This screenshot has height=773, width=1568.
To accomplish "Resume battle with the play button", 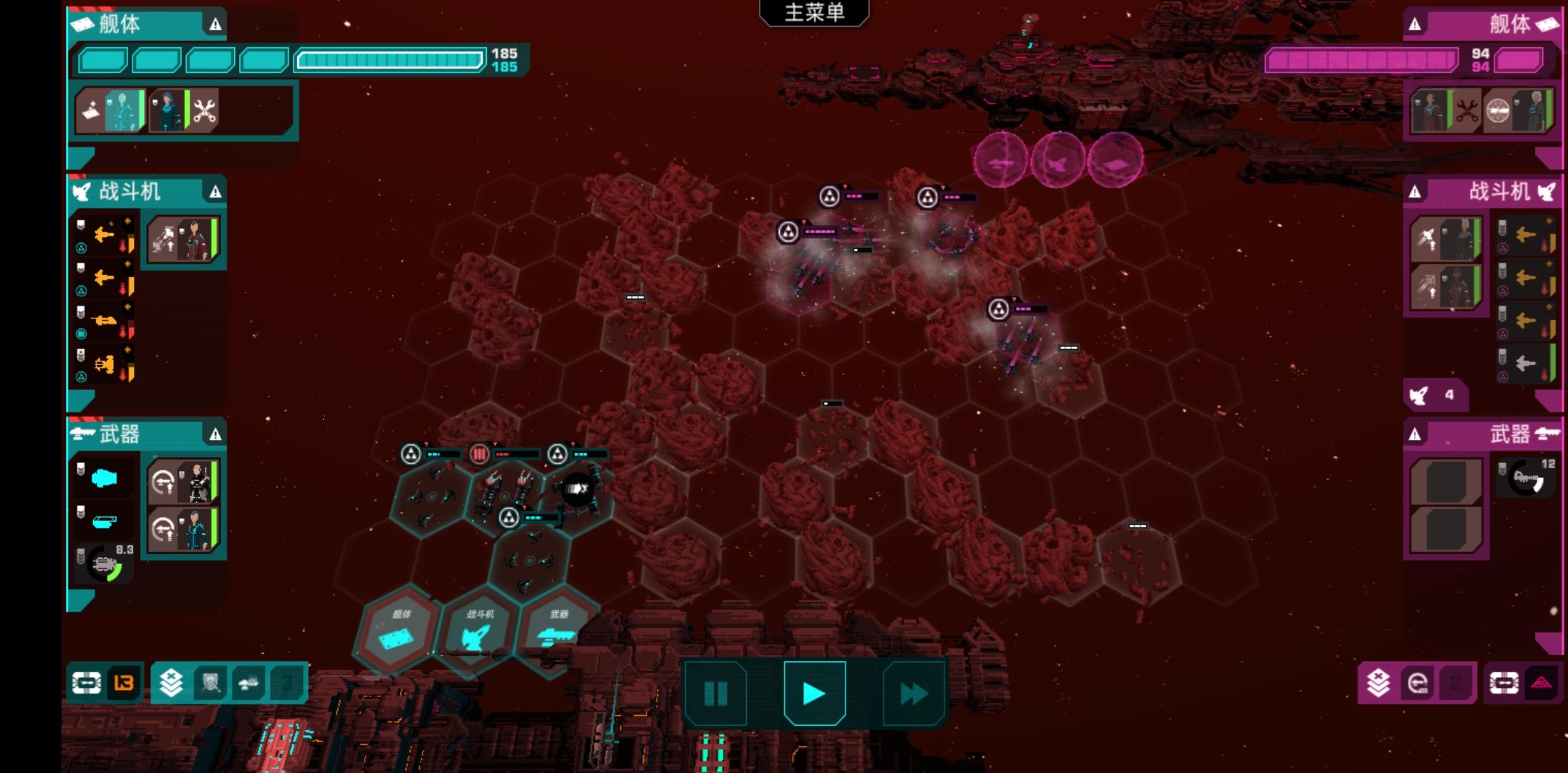I will (814, 693).
